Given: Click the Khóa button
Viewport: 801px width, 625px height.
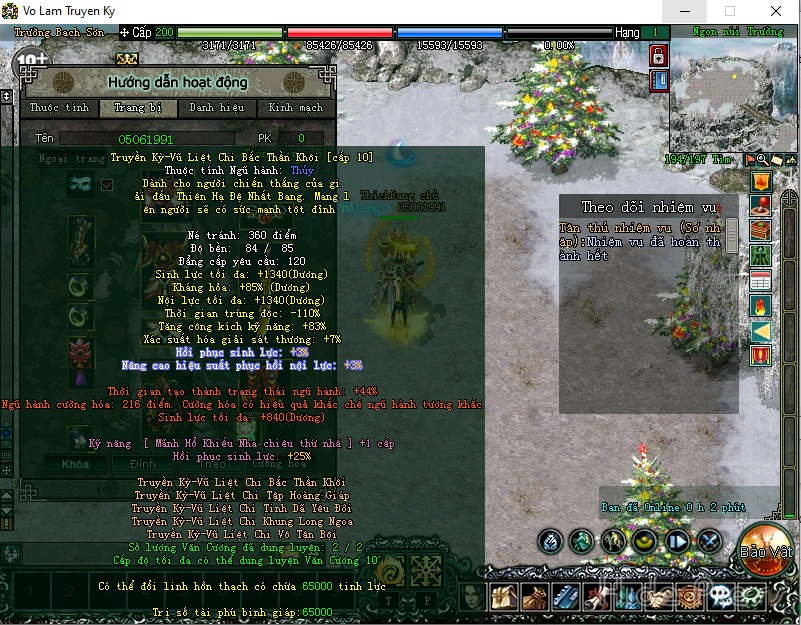Looking at the screenshot, I should [76, 464].
